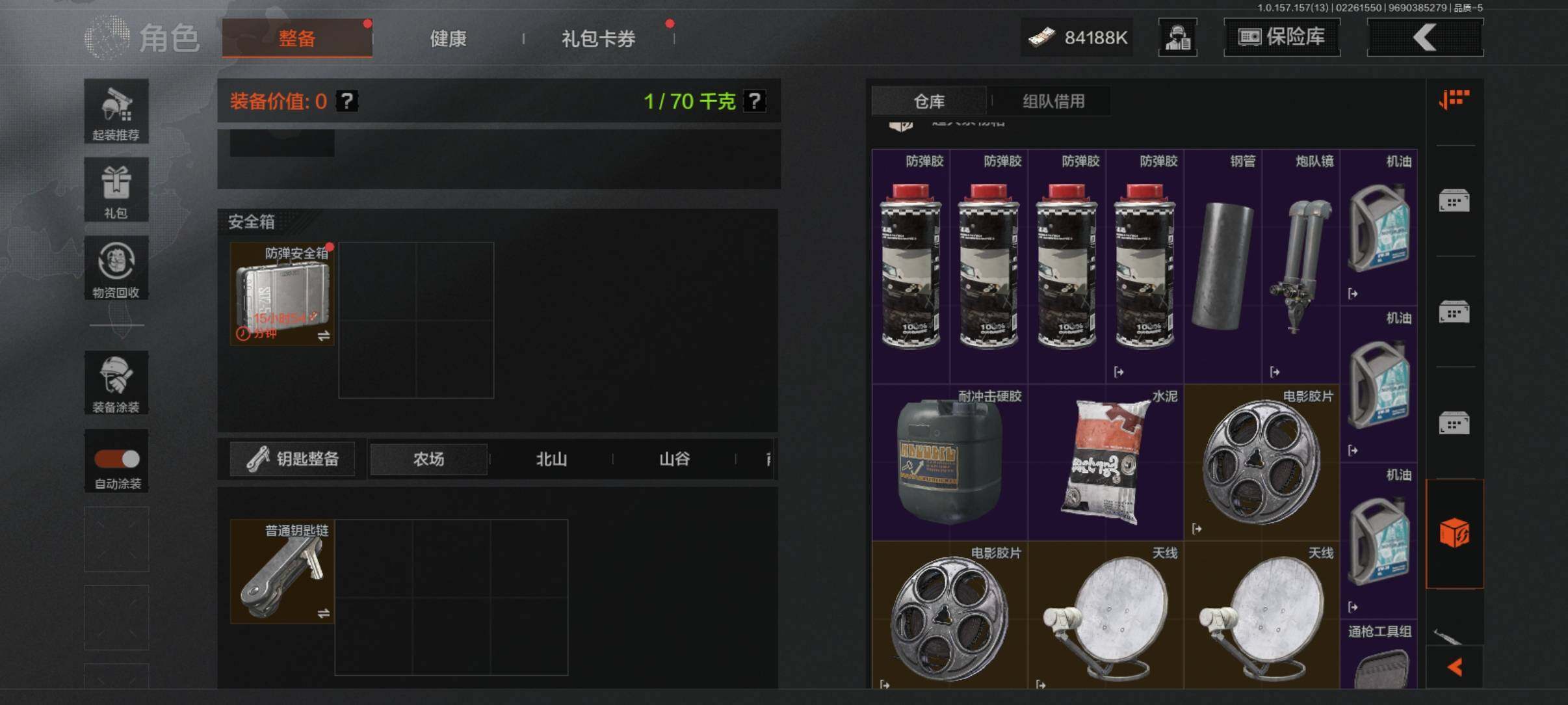Open 装备涂装 equipment skins
The width and height of the screenshot is (1568, 705).
coord(116,382)
